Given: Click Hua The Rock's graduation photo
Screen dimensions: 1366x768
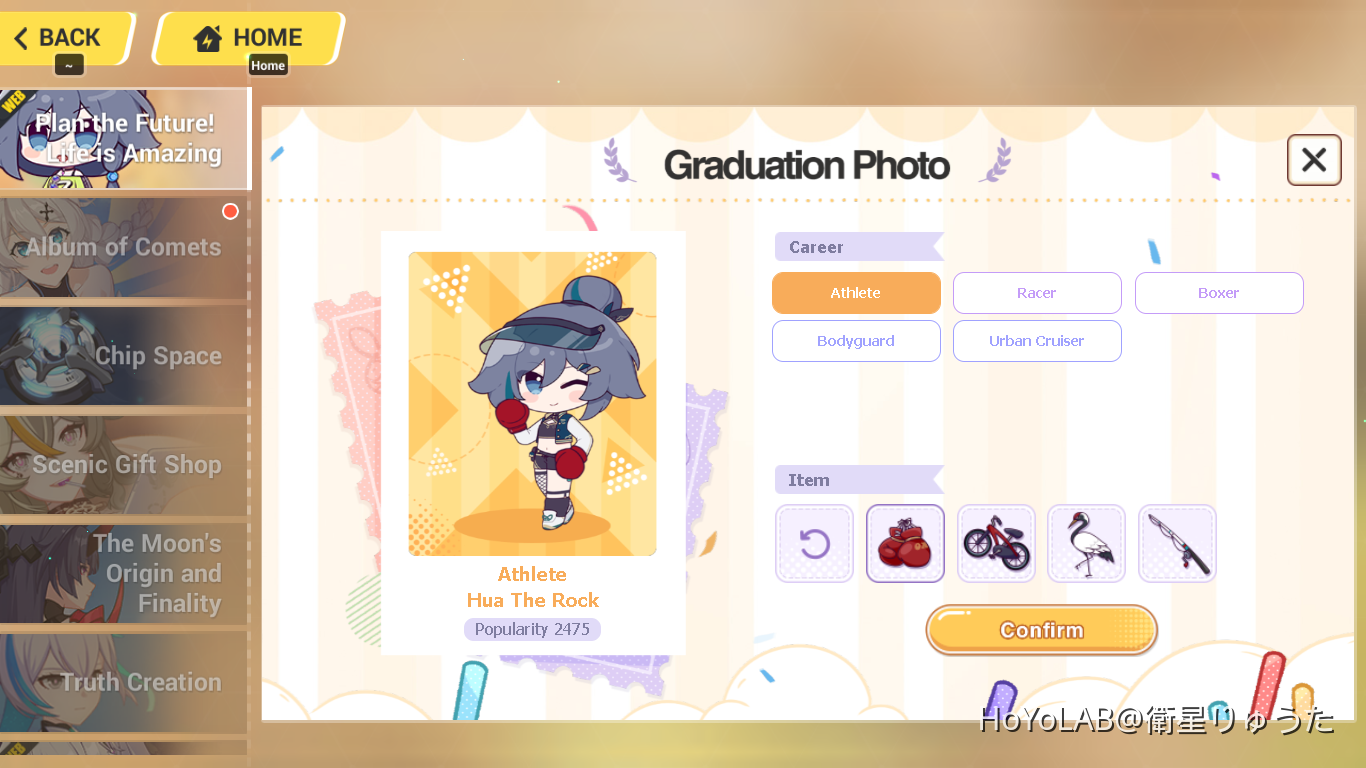Looking at the screenshot, I should (532, 403).
